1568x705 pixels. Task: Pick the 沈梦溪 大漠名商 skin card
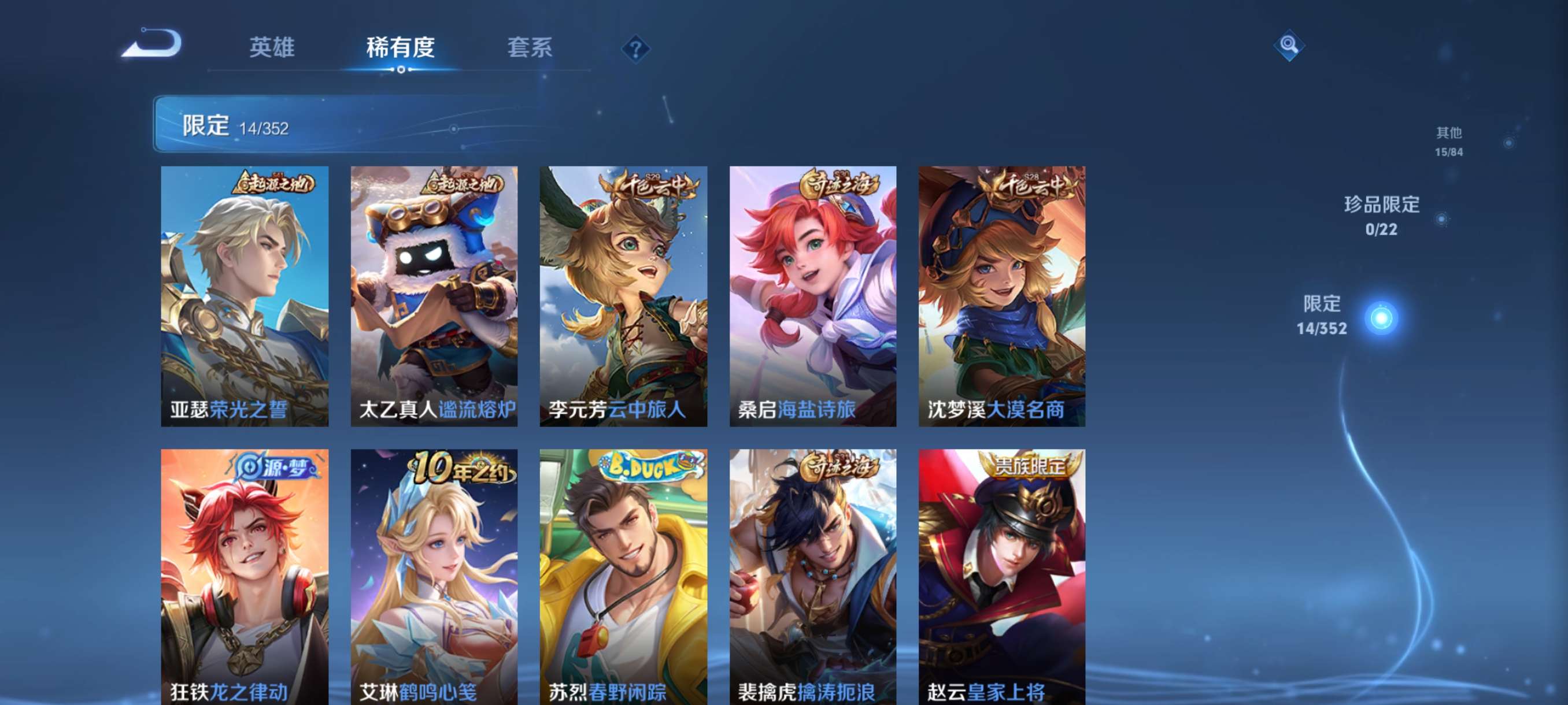tap(1002, 296)
